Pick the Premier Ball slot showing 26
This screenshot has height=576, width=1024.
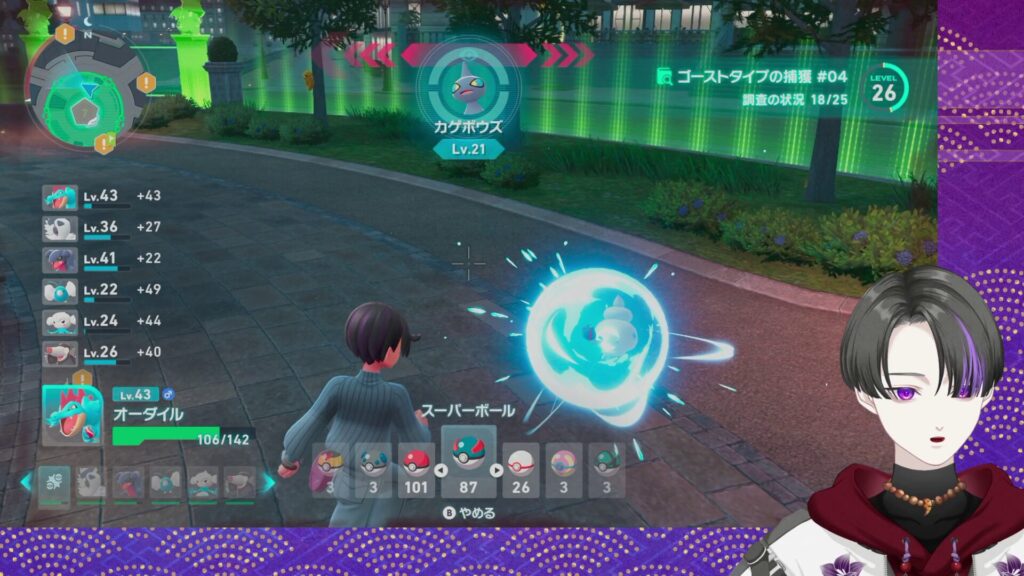click(521, 470)
